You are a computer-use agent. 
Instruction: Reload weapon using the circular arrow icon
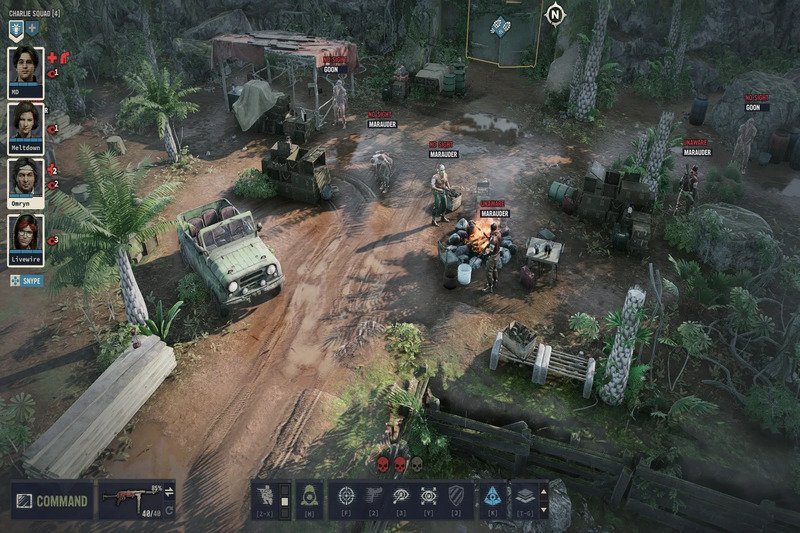point(169,508)
